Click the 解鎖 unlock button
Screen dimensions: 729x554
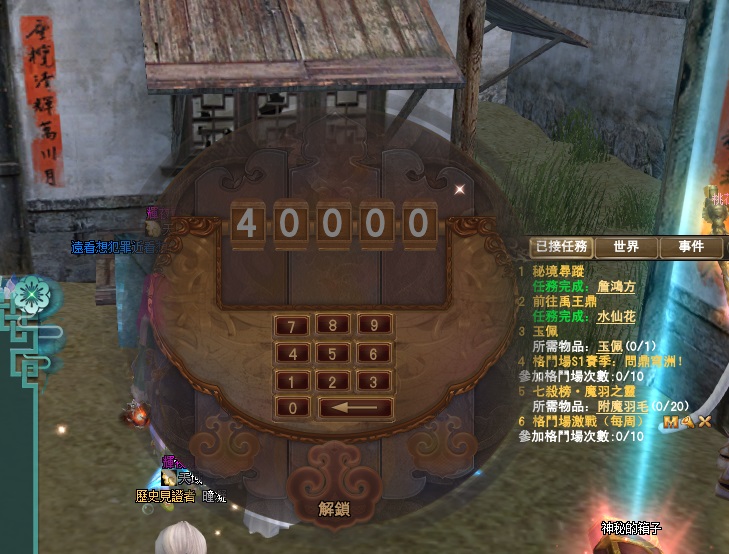pos(334,509)
